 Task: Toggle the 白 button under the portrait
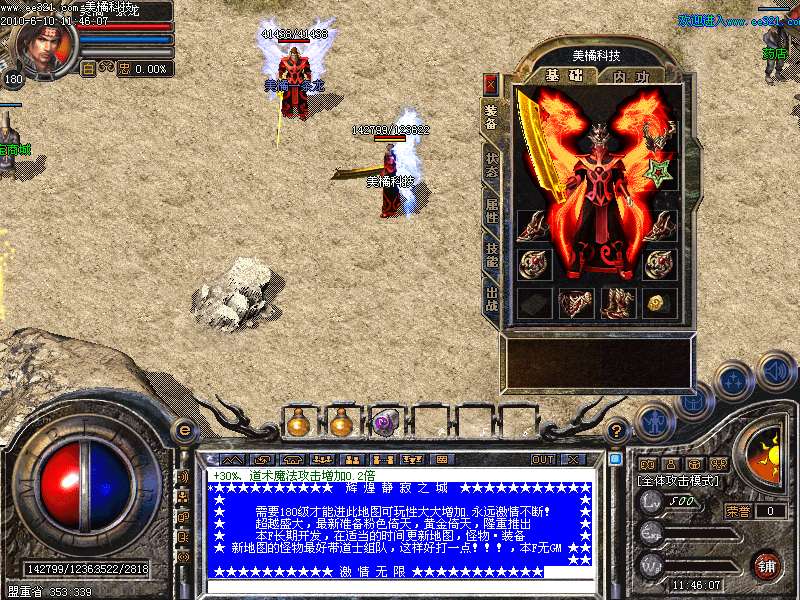tap(87, 69)
